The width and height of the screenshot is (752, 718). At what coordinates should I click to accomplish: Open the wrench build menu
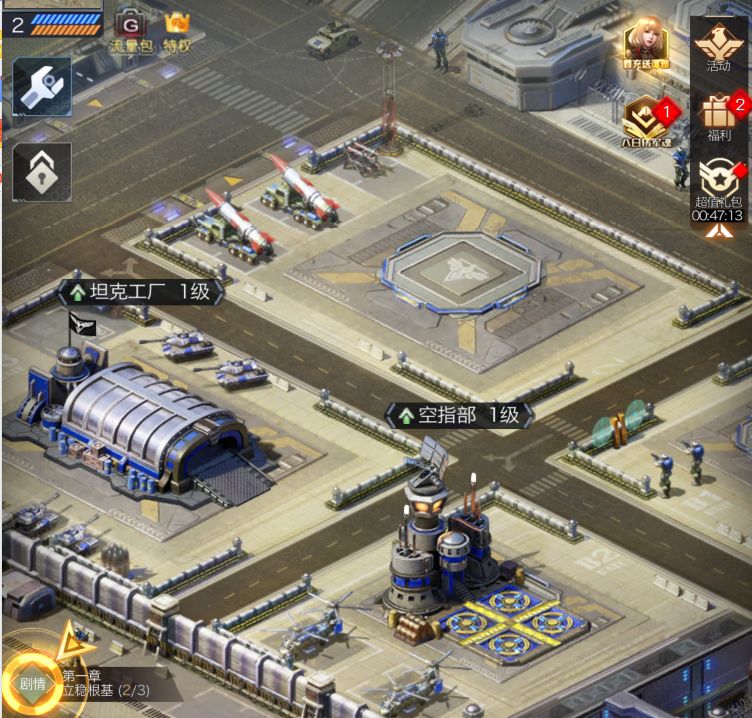point(42,86)
